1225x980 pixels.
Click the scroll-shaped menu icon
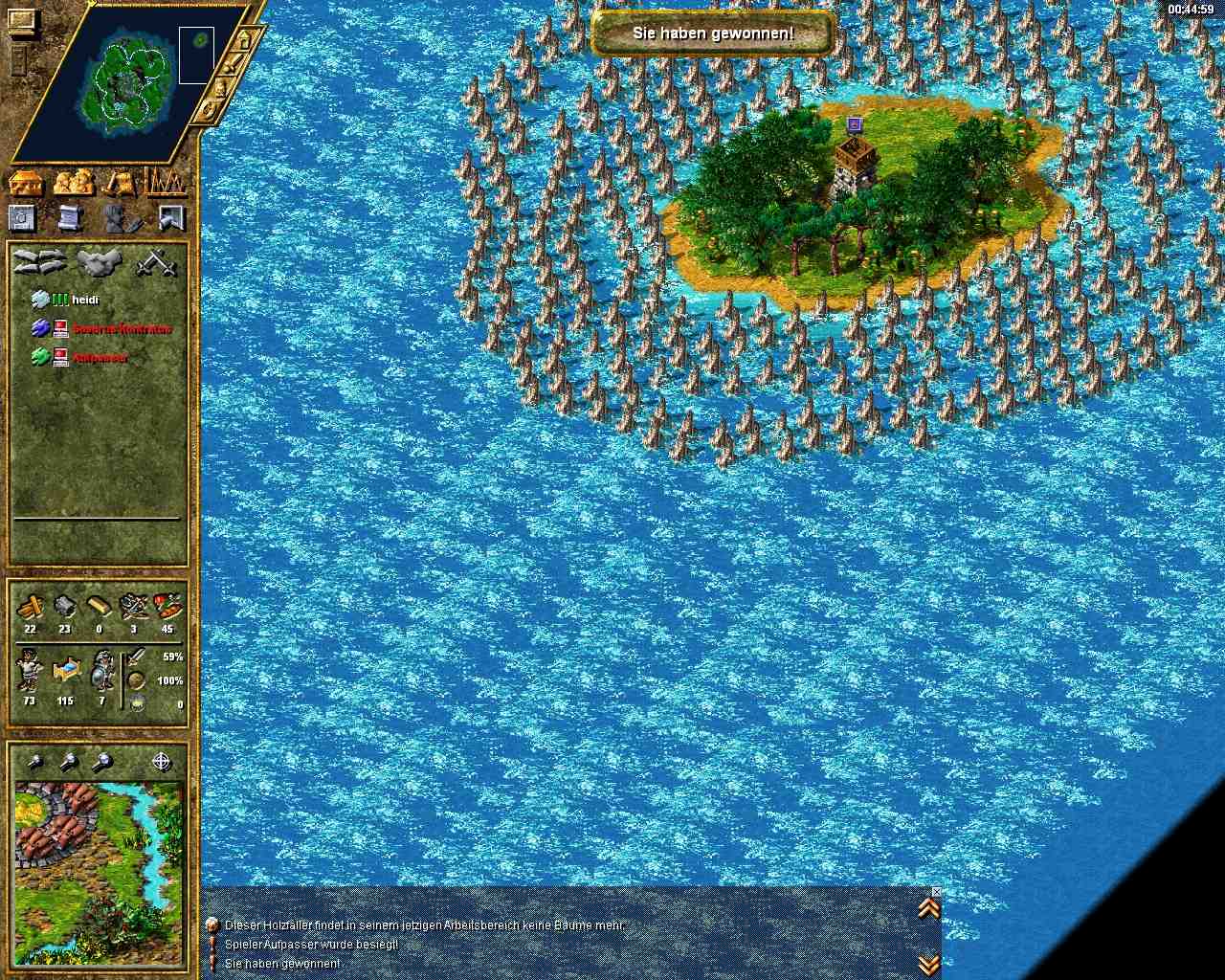click(70, 218)
